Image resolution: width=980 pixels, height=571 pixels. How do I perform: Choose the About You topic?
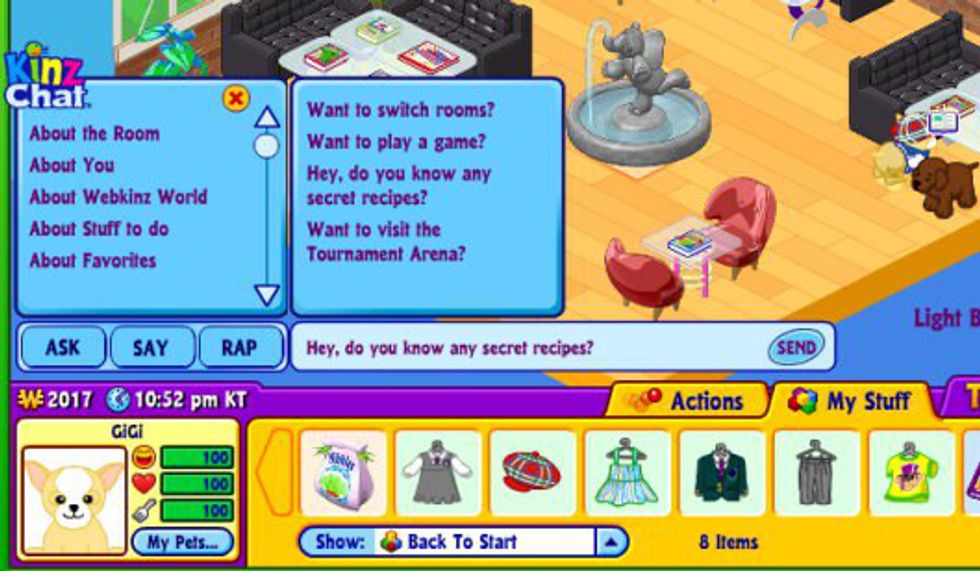pyautogui.click(x=72, y=165)
